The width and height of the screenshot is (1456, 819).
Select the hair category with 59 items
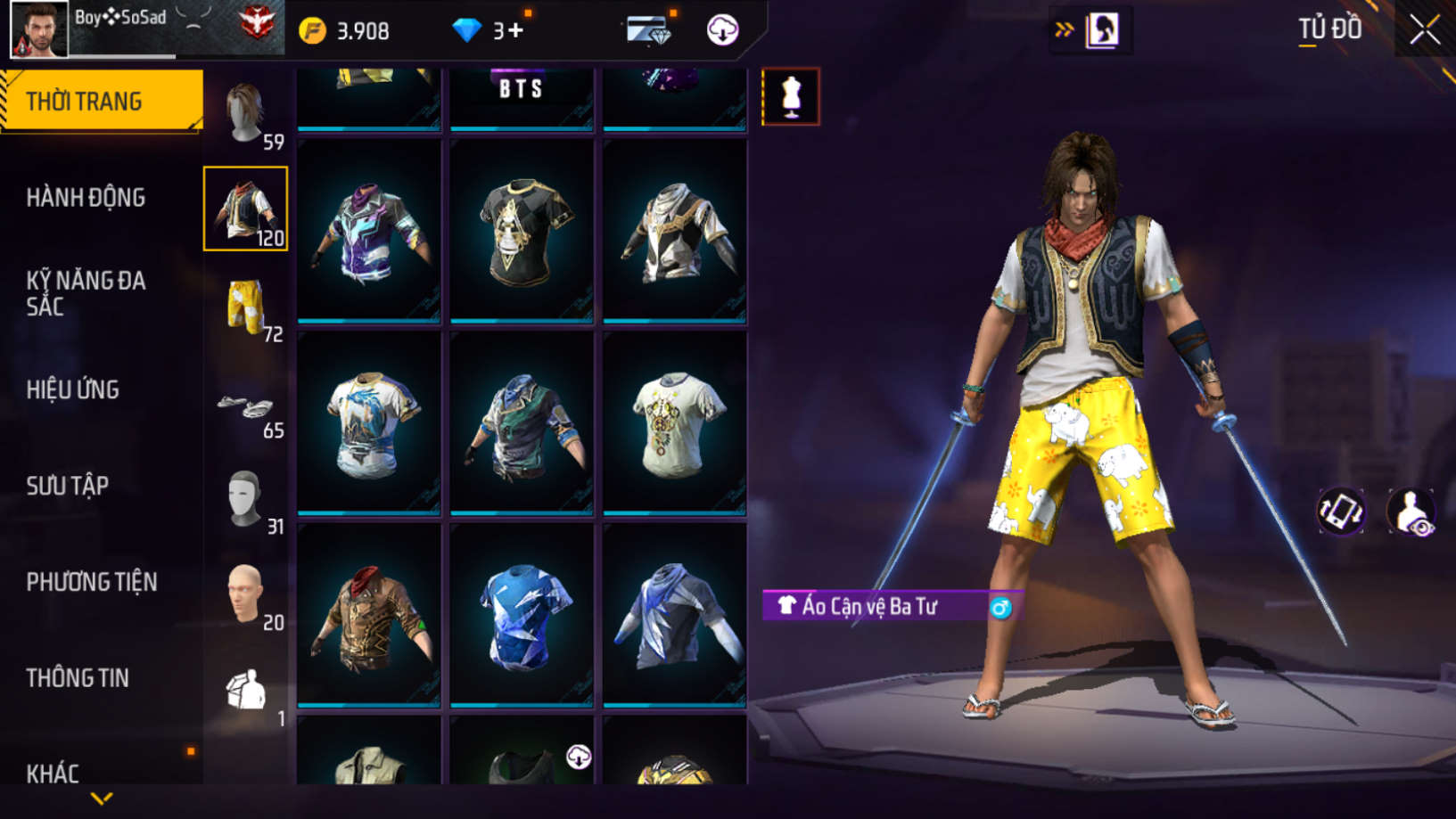245,114
